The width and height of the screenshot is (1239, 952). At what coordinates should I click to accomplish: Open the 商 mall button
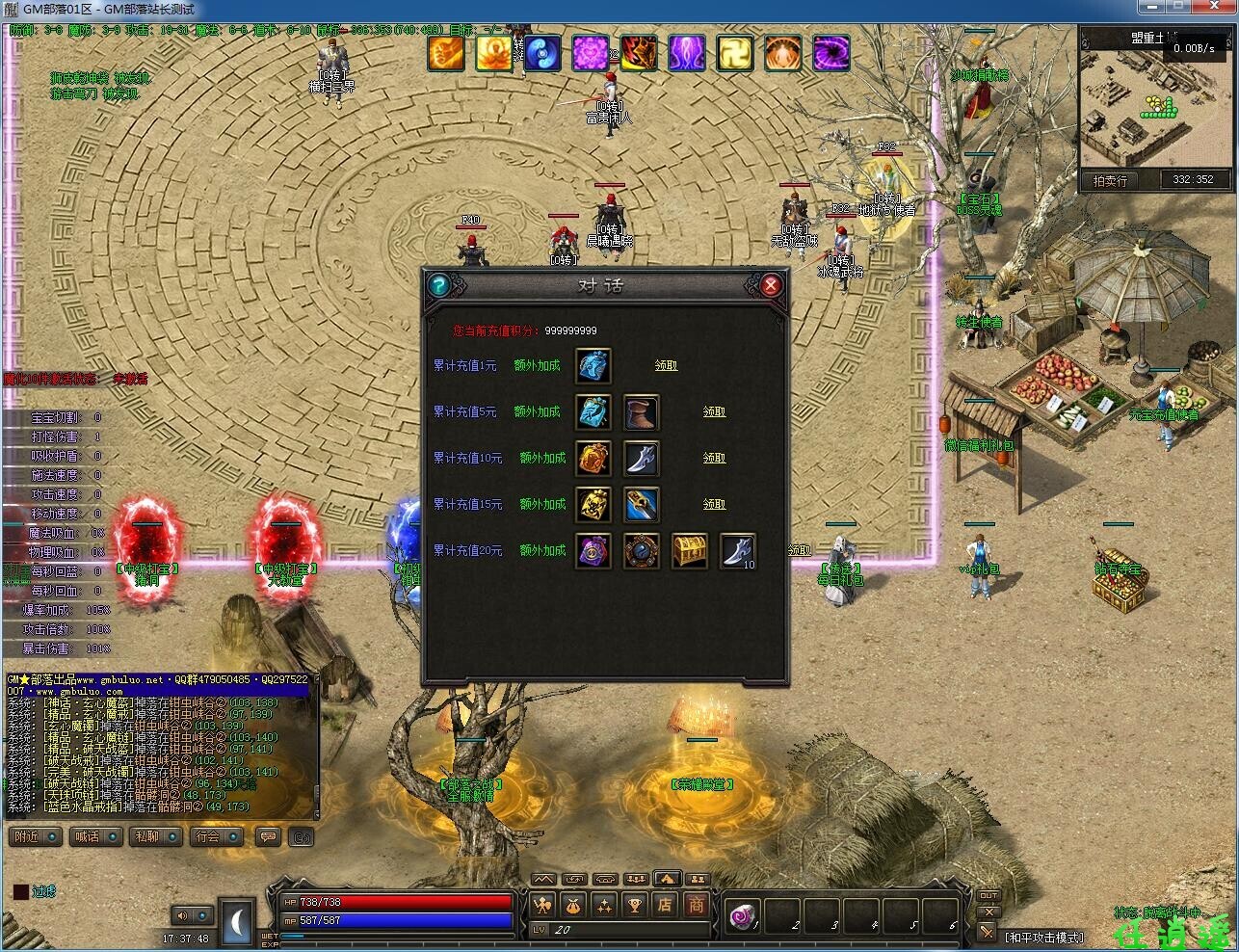[x=696, y=905]
